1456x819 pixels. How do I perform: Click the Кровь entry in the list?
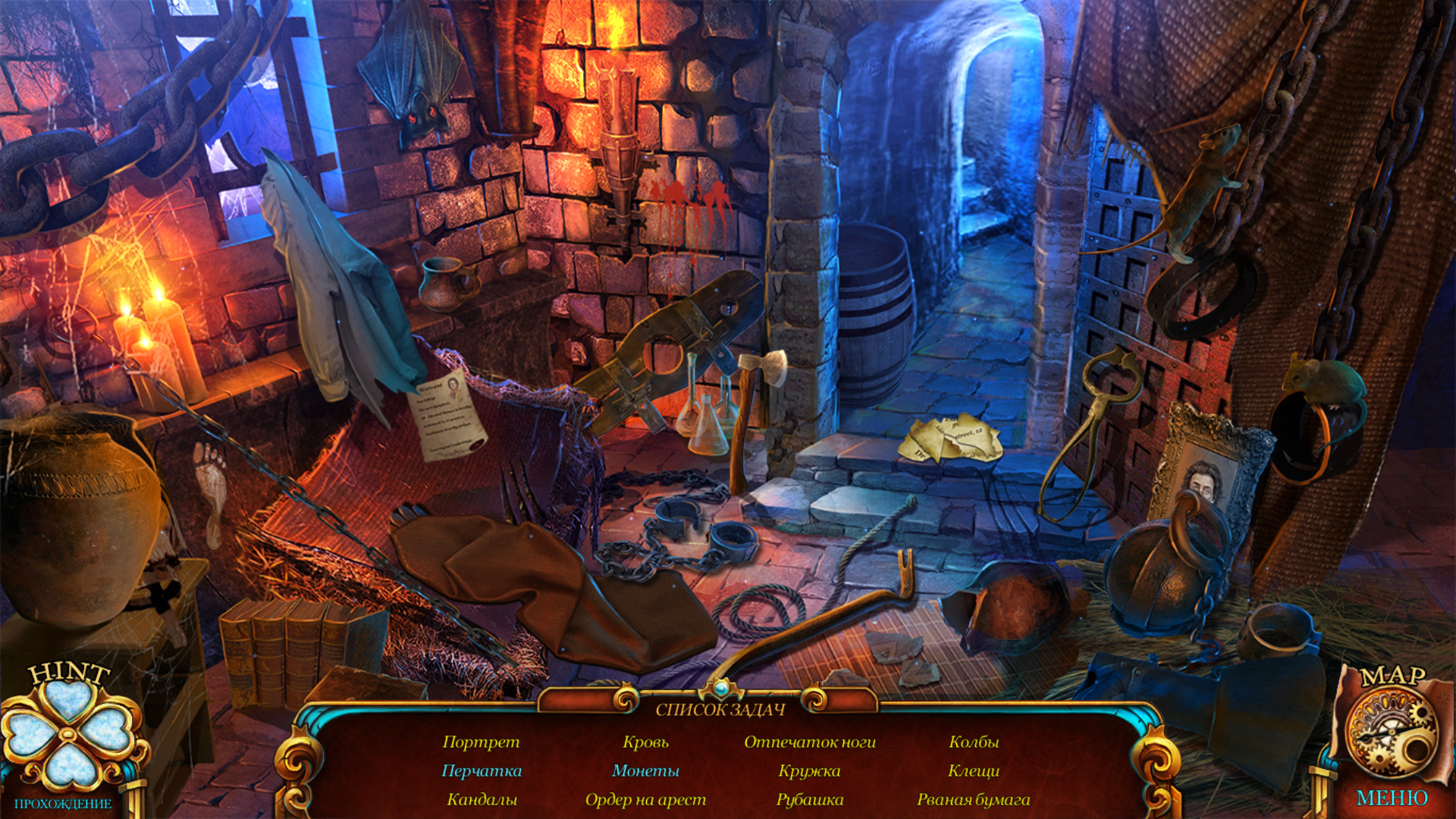645,742
